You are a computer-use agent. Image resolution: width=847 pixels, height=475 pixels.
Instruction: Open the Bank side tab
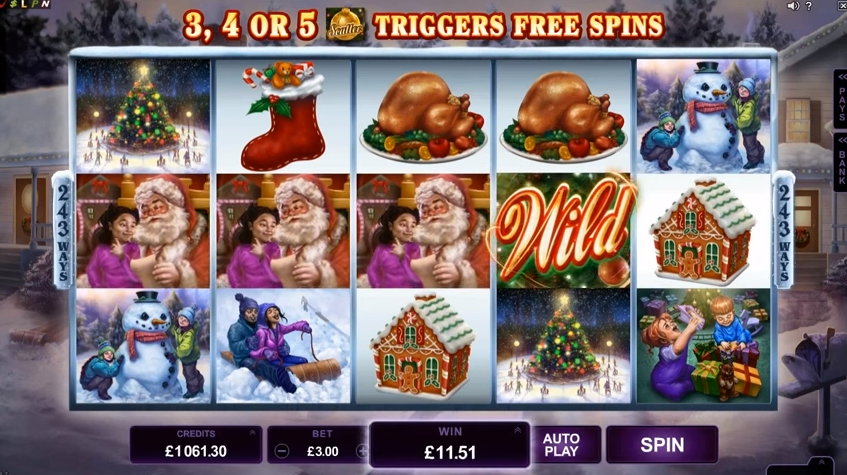pos(840,163)
